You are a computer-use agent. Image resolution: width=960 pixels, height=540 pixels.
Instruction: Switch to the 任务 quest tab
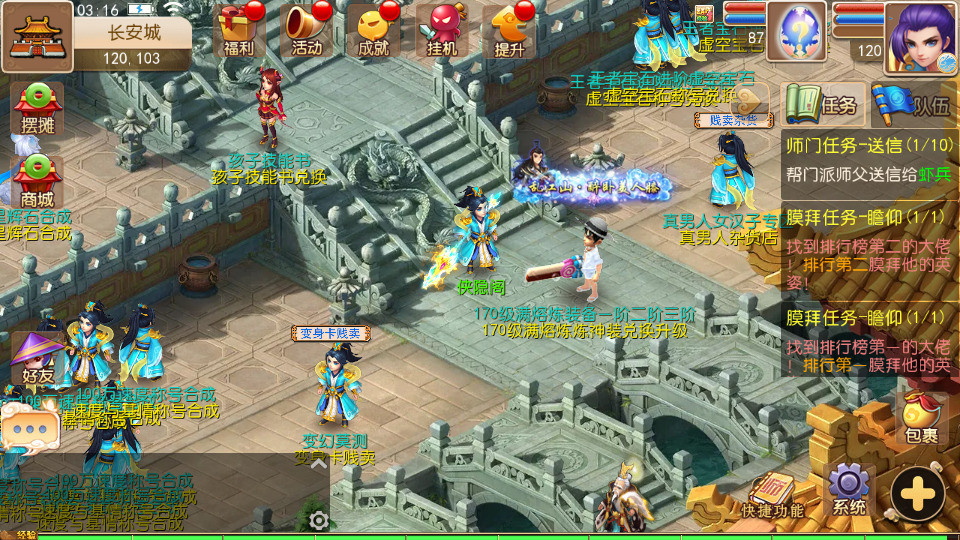coord(823,105)
